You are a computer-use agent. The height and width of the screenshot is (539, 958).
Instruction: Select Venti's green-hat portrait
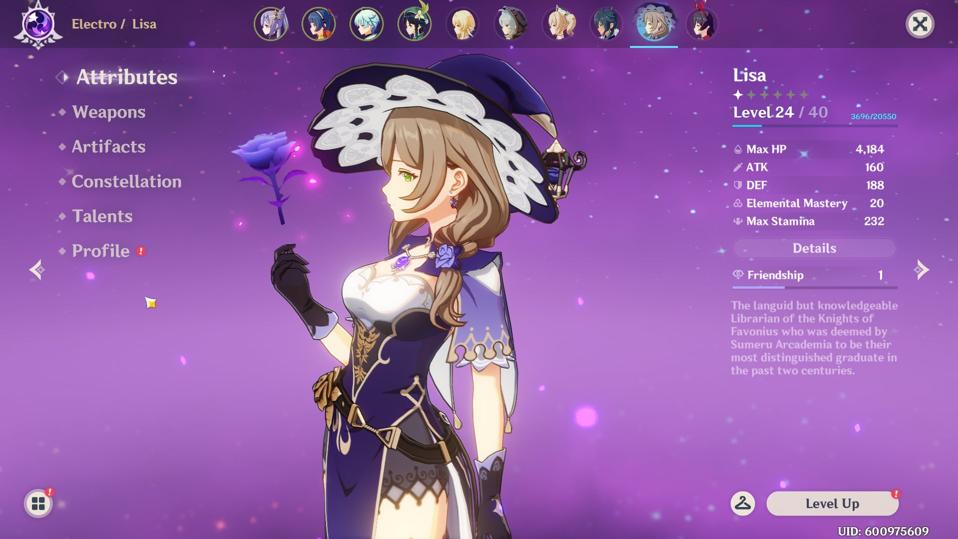[x=414, y=24]
